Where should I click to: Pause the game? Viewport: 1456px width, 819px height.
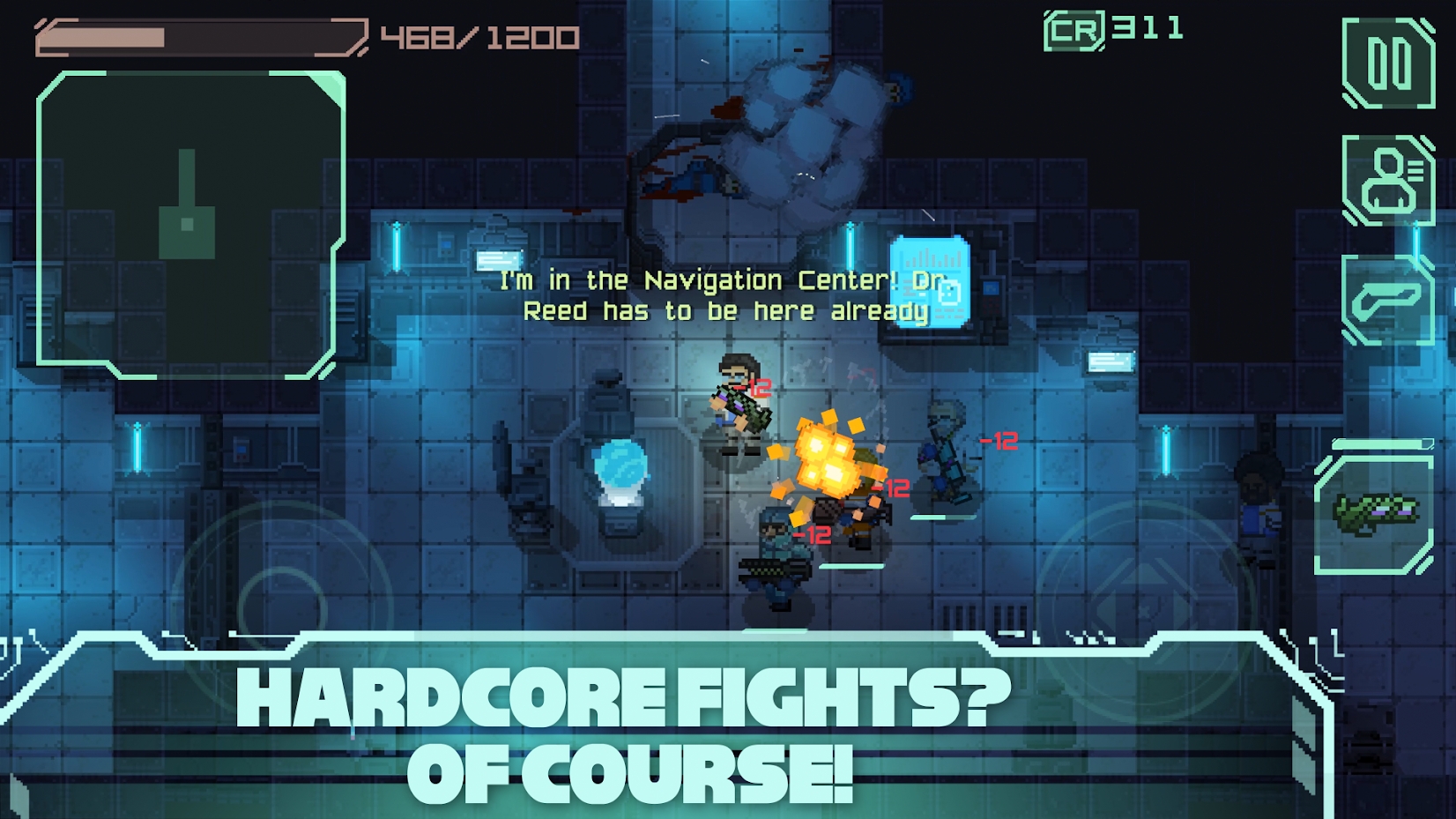tap(1388, 63)
